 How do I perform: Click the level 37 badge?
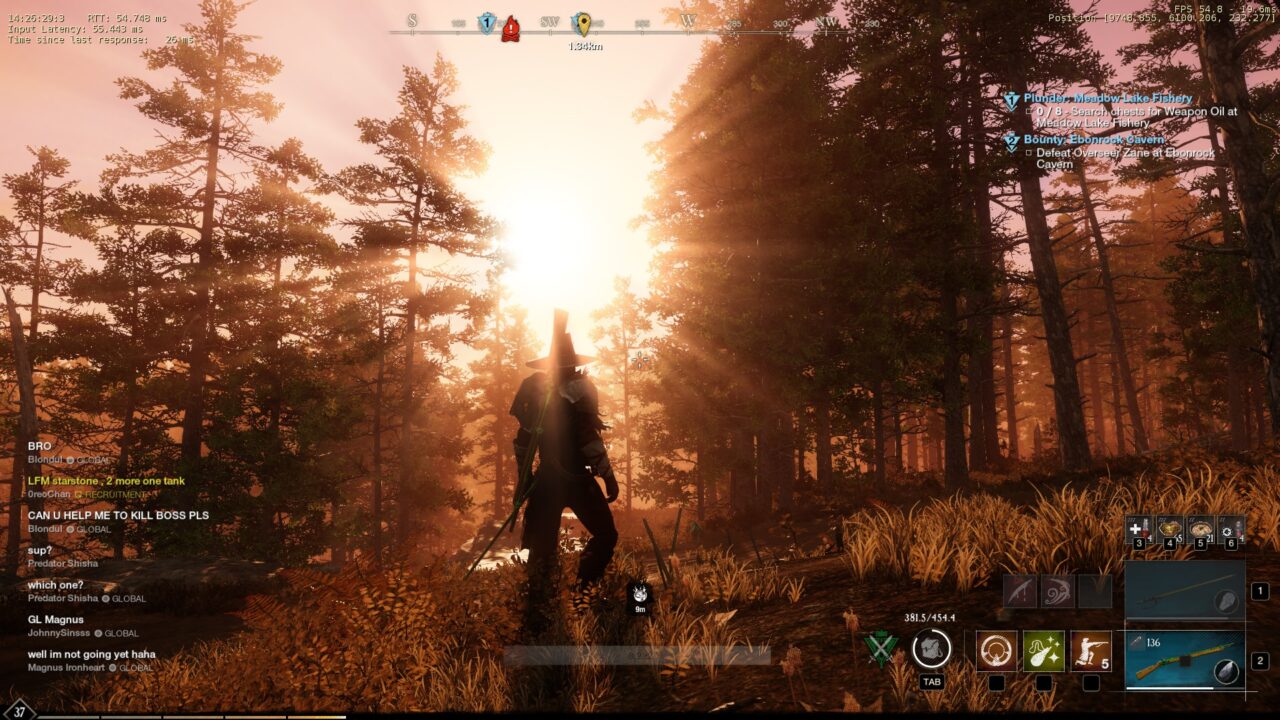(x=19, y=711)
